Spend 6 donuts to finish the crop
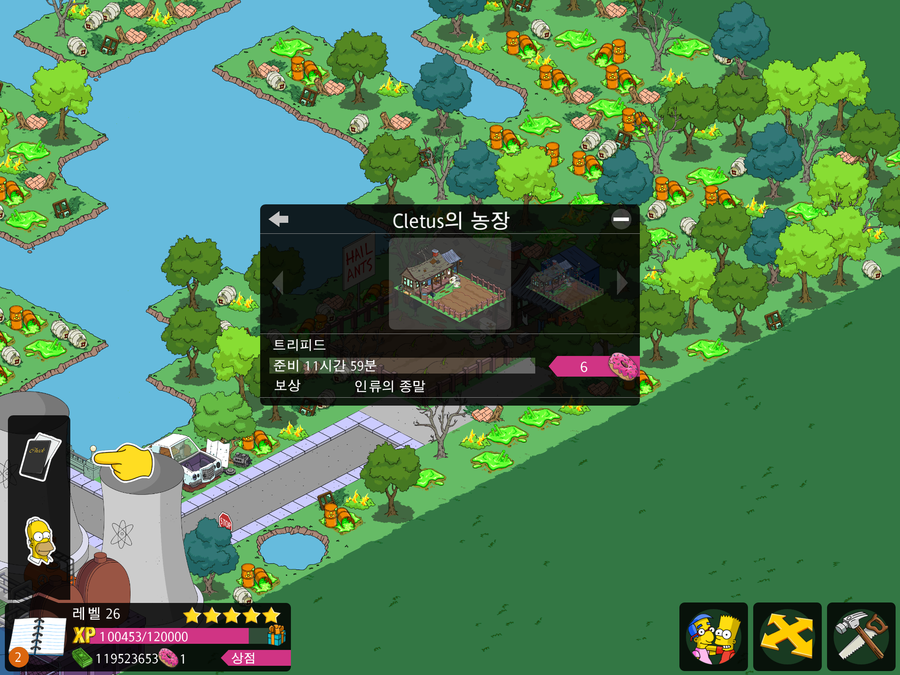 click(594, 367)
